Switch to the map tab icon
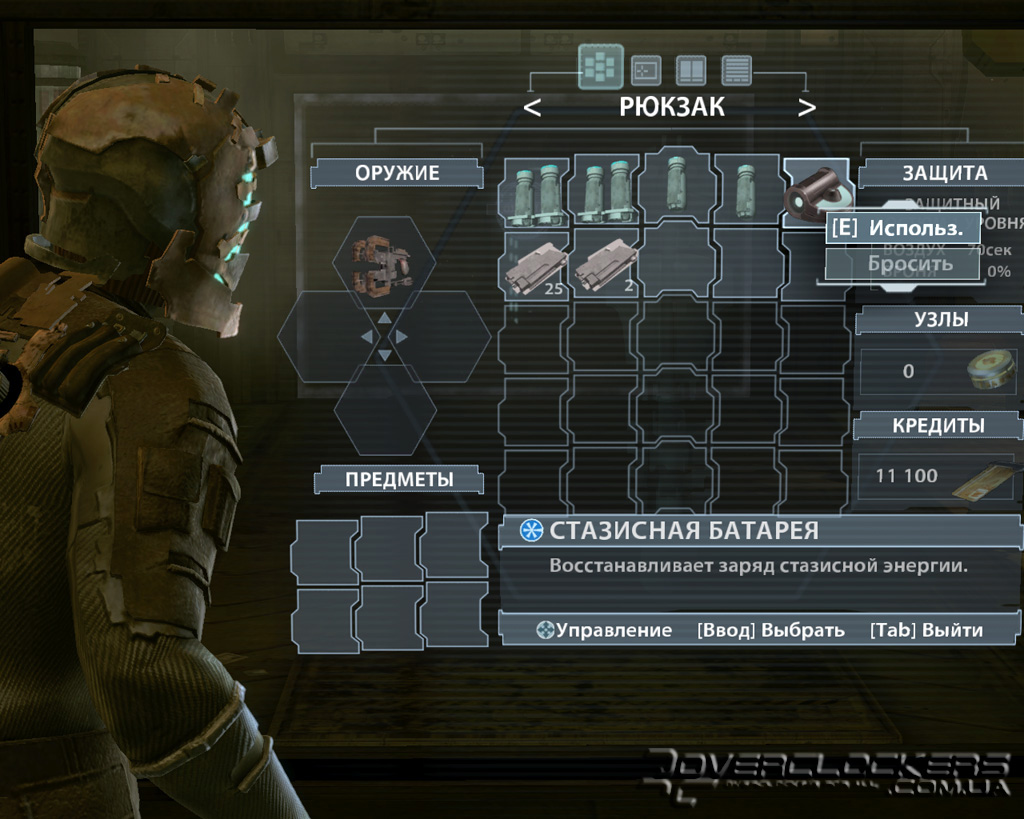Viewport: 1024px width, 819px height. coord(646,69)
